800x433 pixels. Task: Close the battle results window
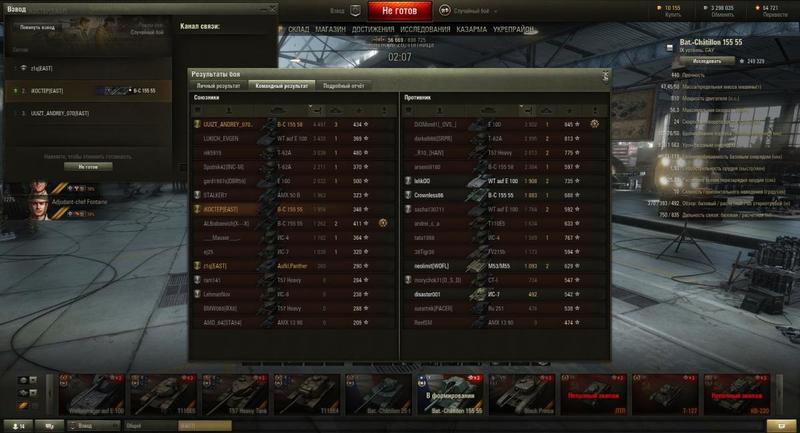(x=605, y=75)
